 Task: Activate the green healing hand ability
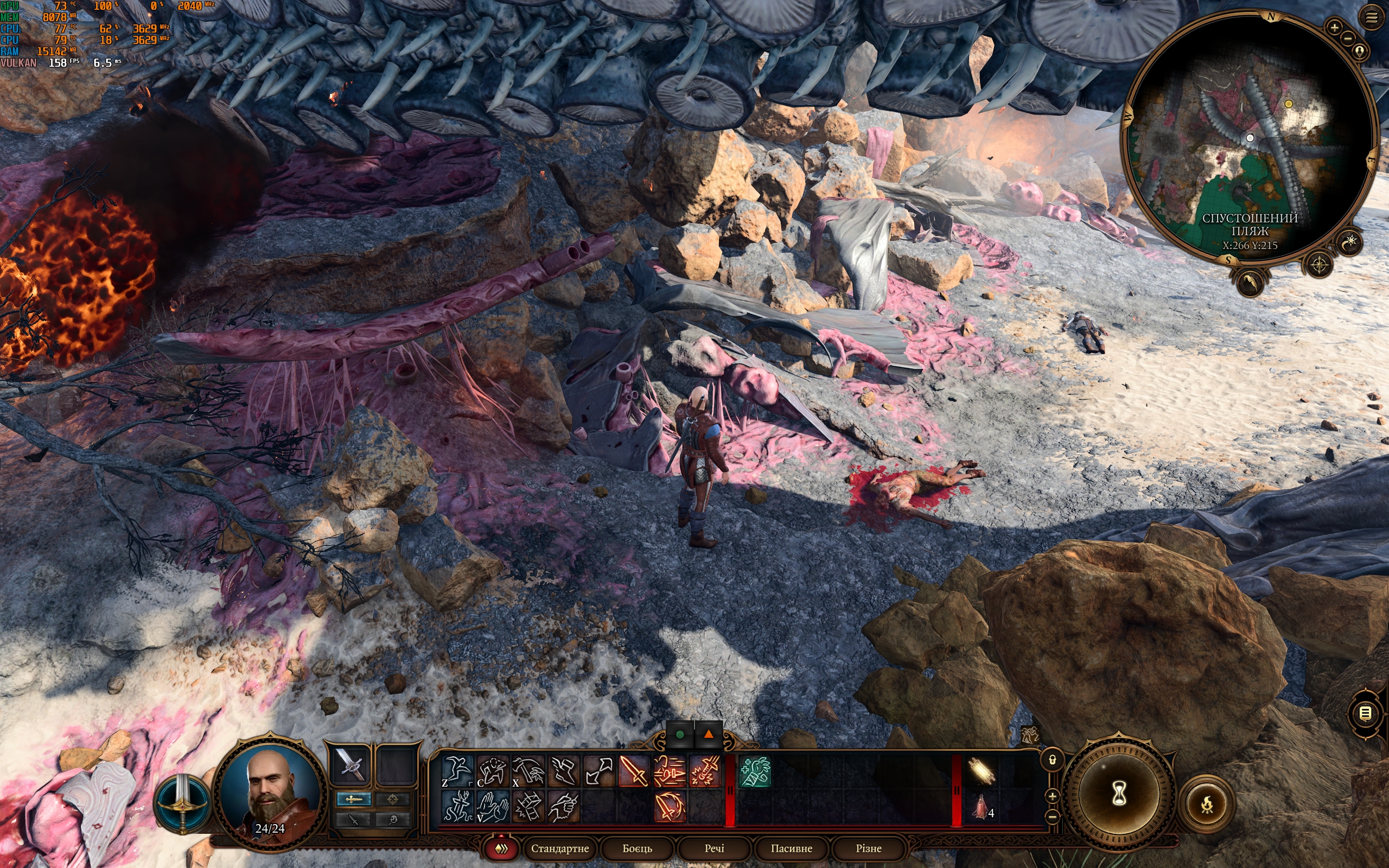[755, 770]
